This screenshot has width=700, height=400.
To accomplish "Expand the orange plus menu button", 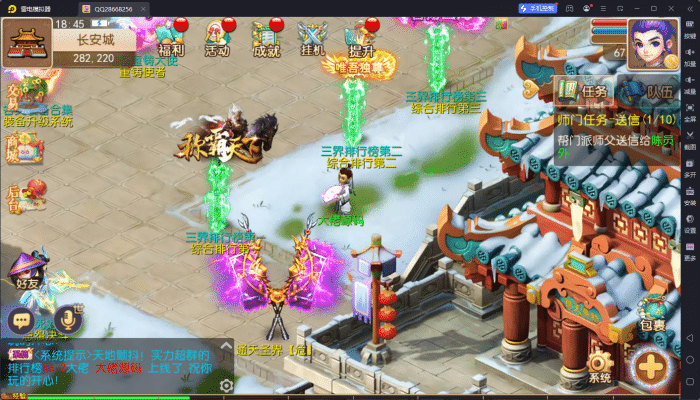I will click(651, 366).
